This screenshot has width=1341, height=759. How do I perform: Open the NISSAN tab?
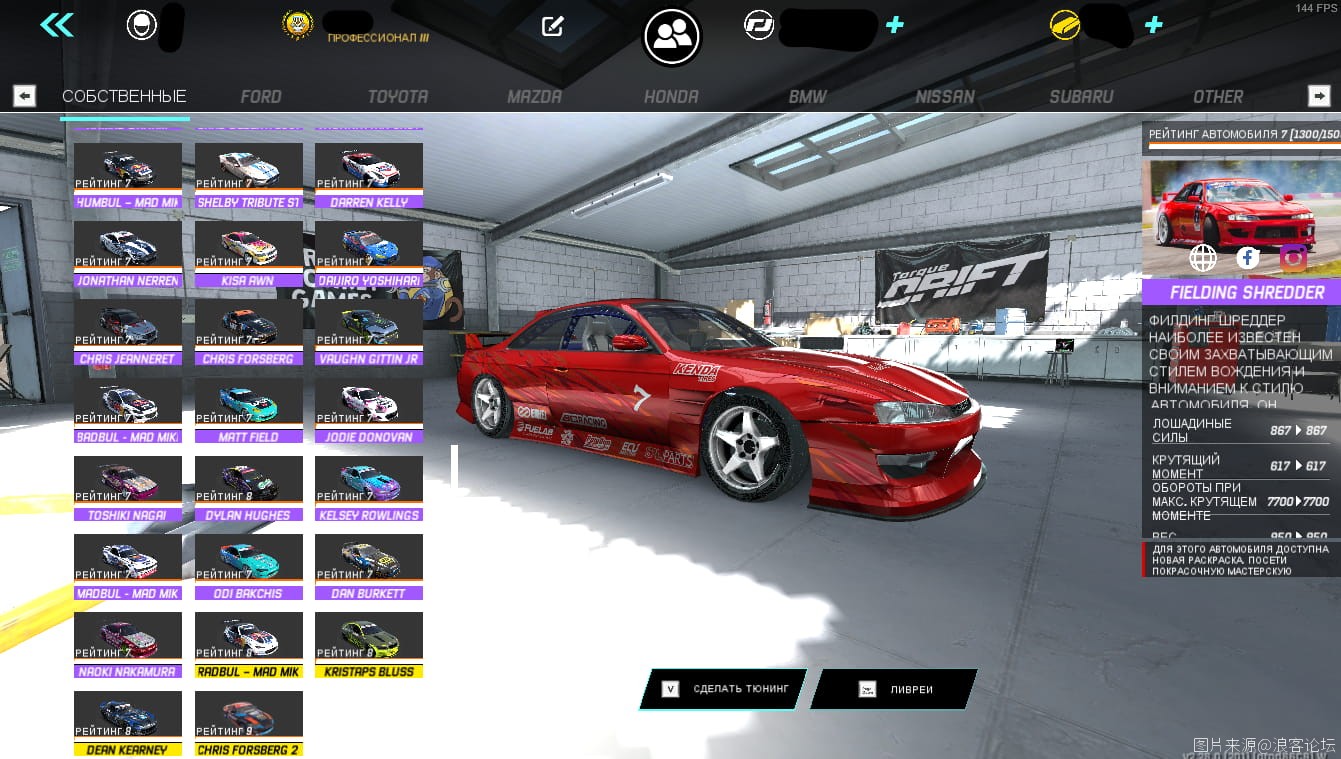click(945, 97)
